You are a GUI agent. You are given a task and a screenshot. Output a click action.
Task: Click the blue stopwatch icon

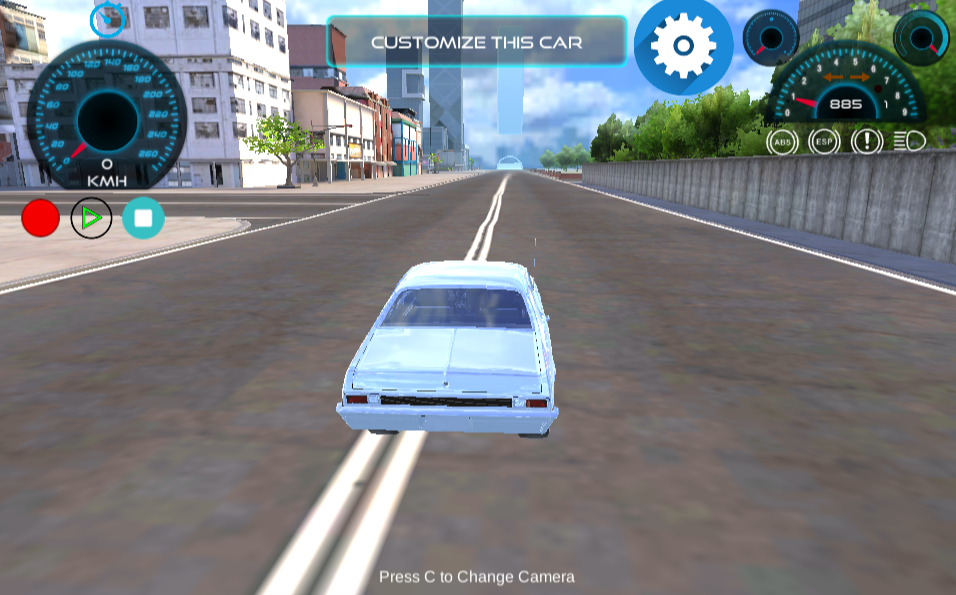(x=107, y=19)
